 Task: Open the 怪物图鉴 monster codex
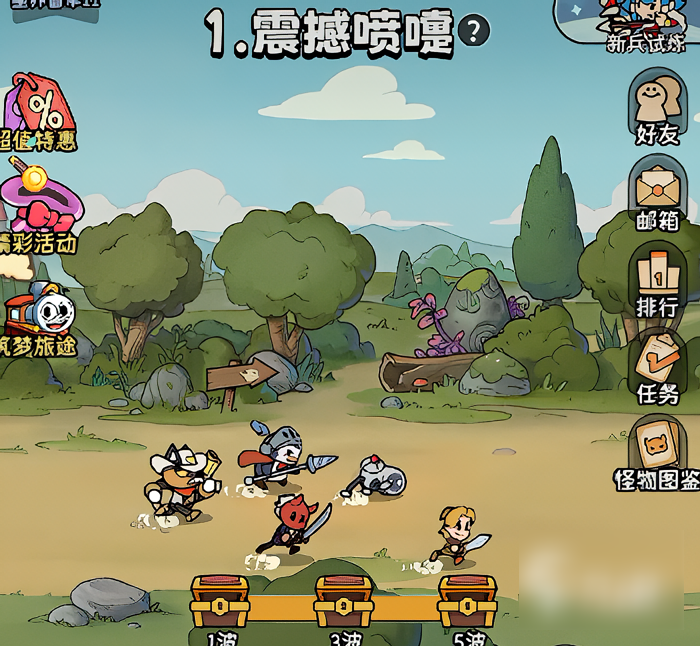click(657, 453)
